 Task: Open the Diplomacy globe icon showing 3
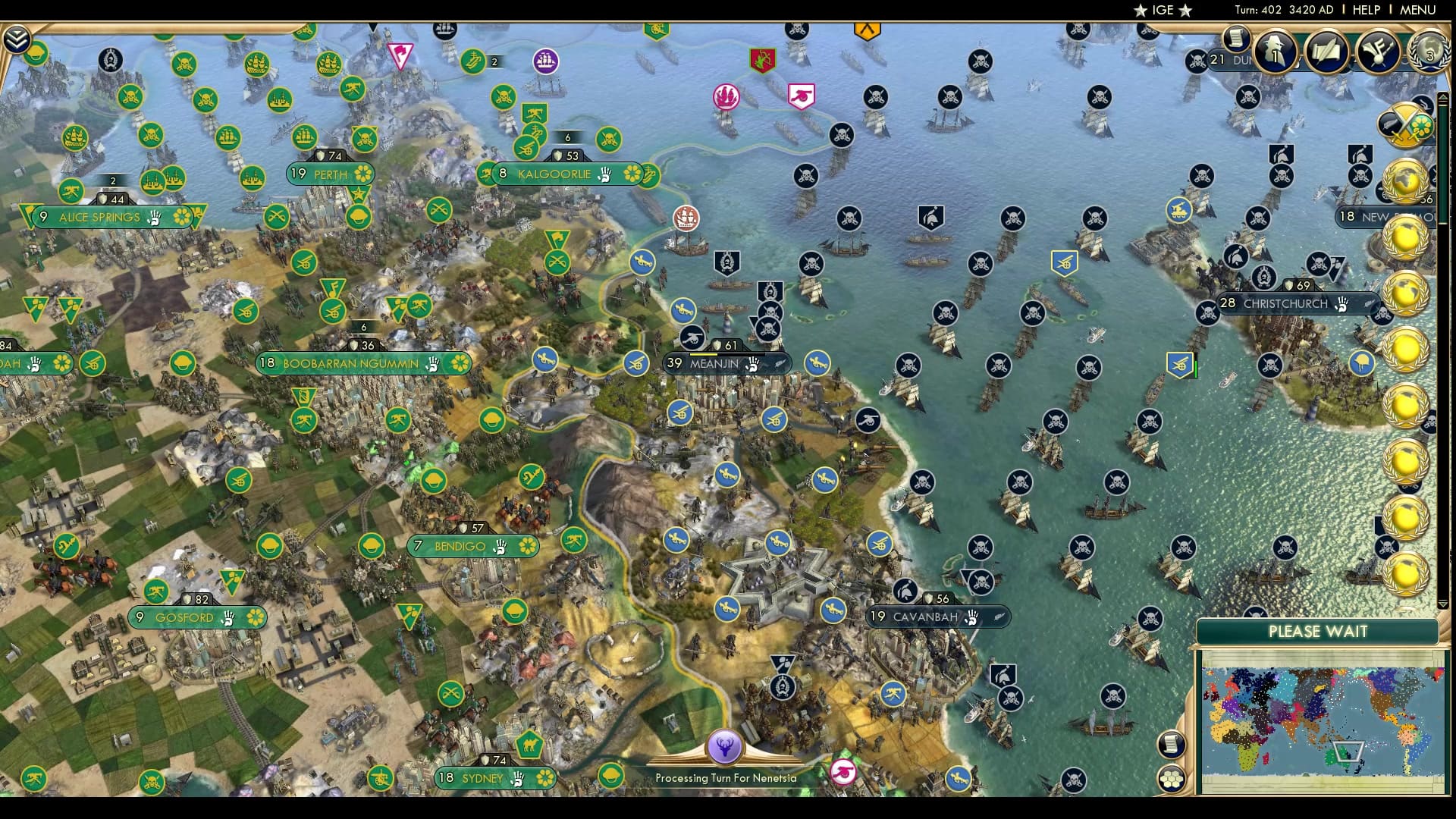1427,53
